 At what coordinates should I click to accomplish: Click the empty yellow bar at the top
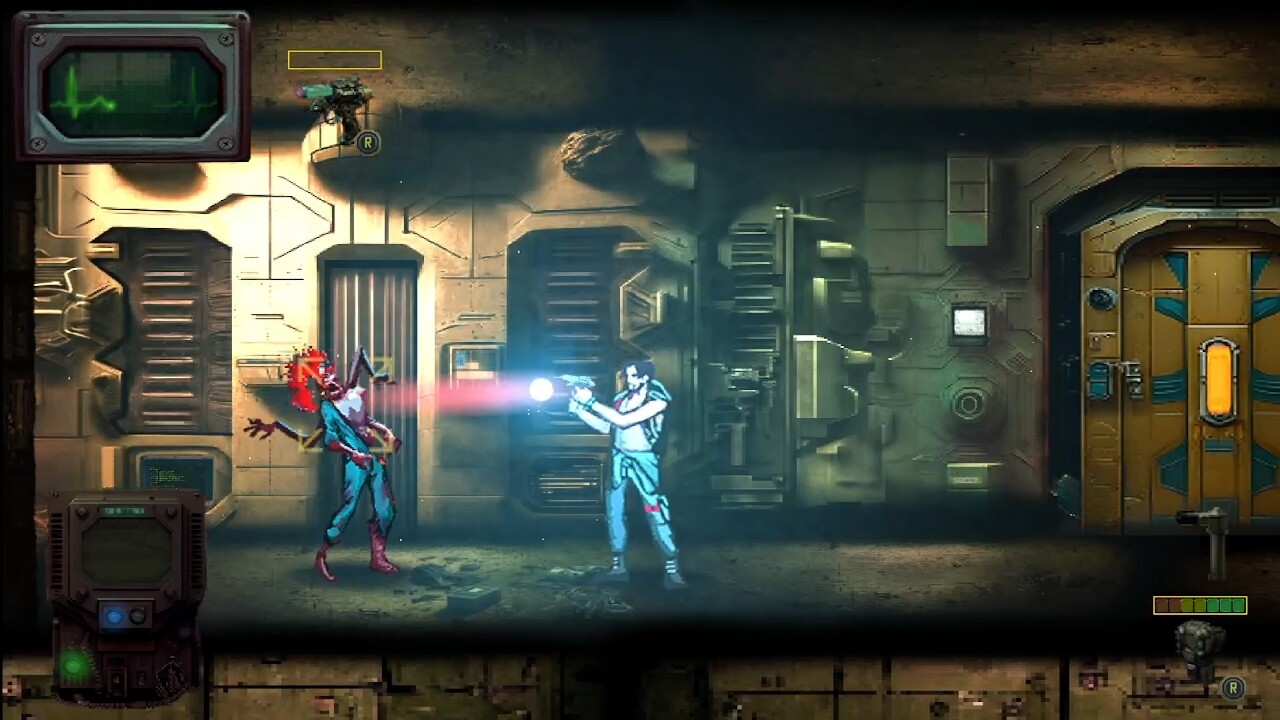pyautogui.click(x=336, y=59)
